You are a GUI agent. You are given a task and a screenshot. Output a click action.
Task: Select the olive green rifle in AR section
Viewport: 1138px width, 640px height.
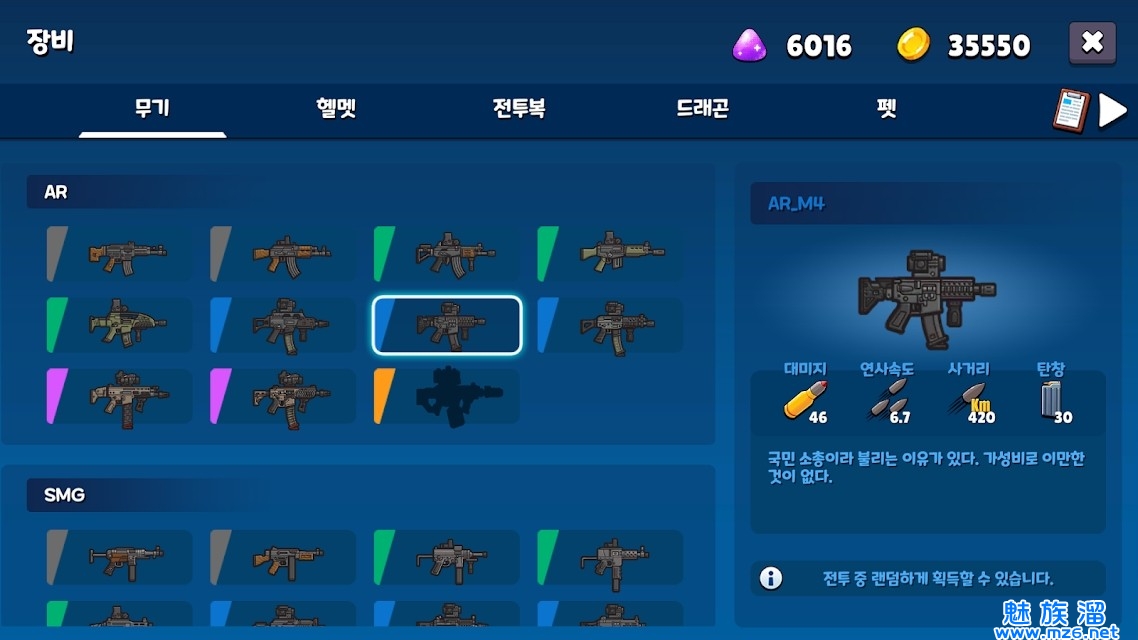611,254
